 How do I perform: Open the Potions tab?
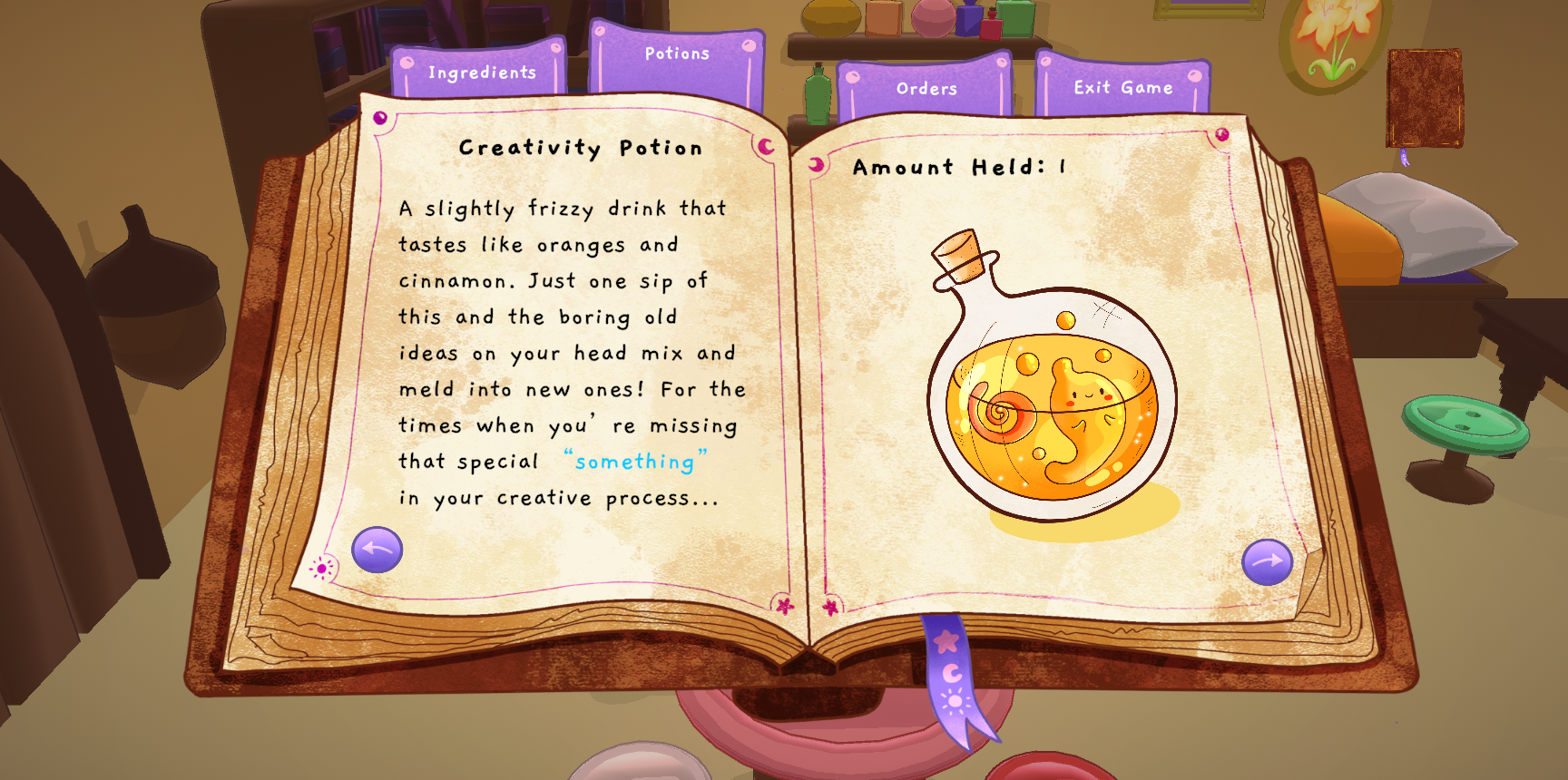pos(677,54)
